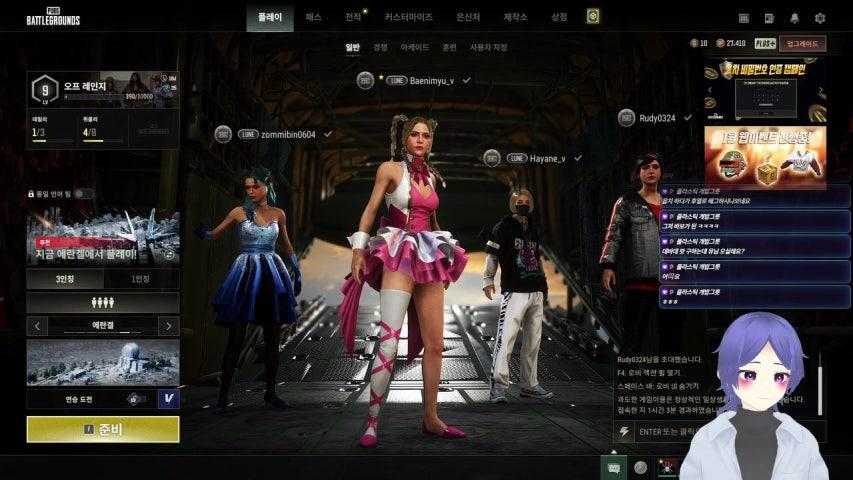Open the 1월 웹이벤트 event banner
Image resolution: width=853 pixels, height=480 pixels.
click(765, 156)
